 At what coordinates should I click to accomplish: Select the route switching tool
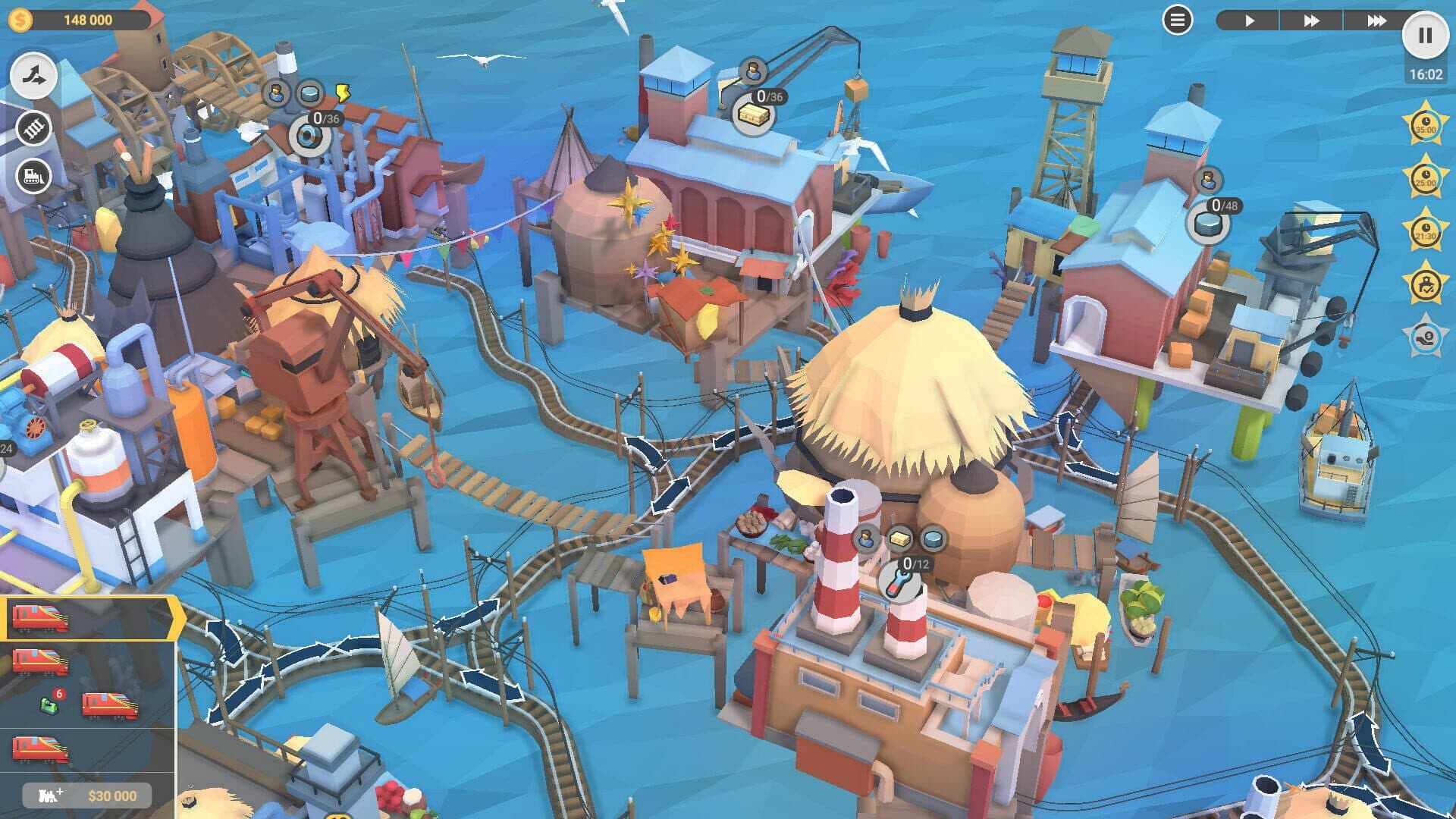pyautogui.click(x=34, y=76)
